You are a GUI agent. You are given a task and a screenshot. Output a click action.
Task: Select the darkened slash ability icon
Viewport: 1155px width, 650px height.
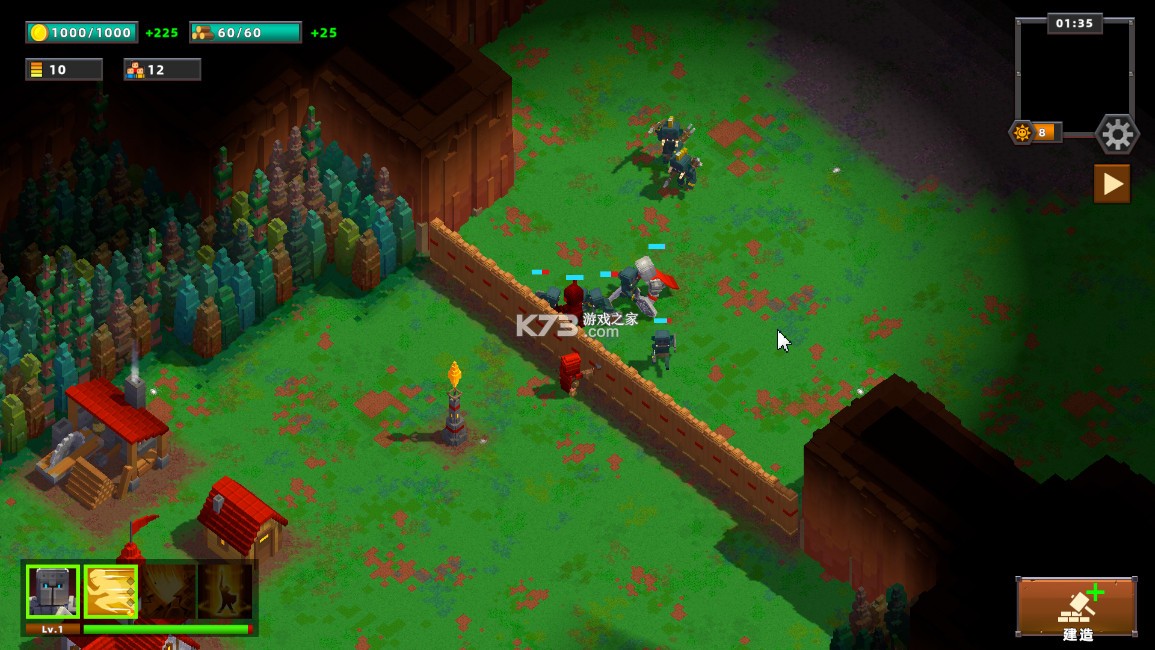[x=167, y=591]
